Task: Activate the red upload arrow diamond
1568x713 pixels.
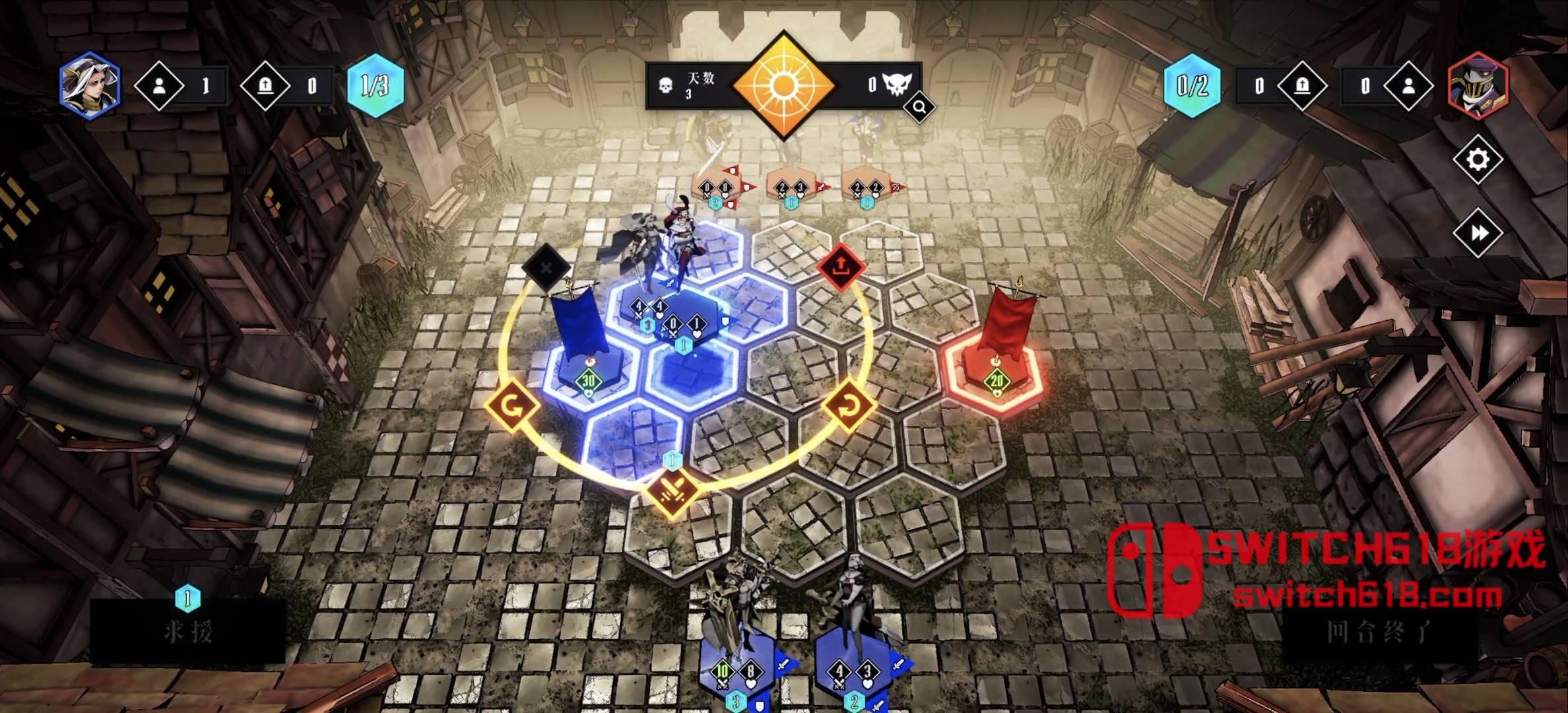Action: click(x=840, y=267)
